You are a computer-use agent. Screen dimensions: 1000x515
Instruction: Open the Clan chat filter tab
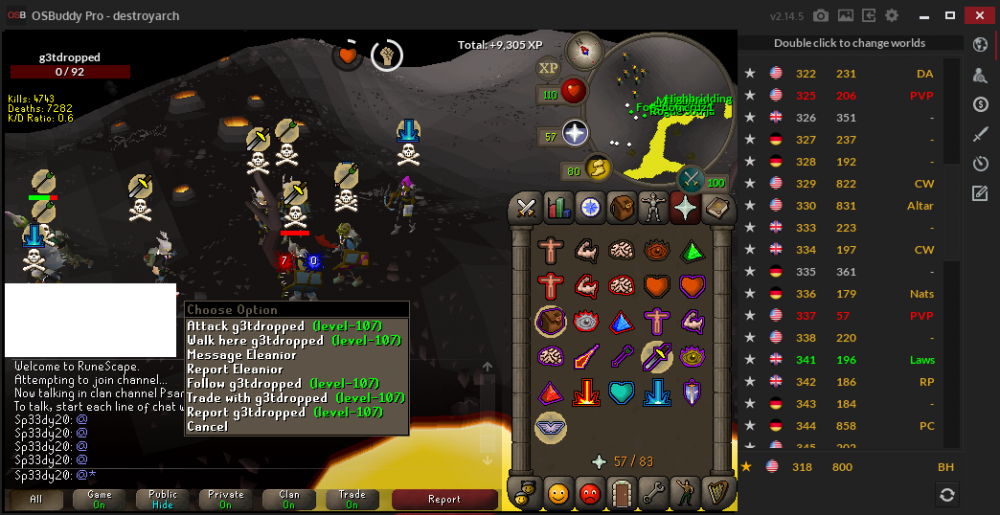[x=289, y=499]
